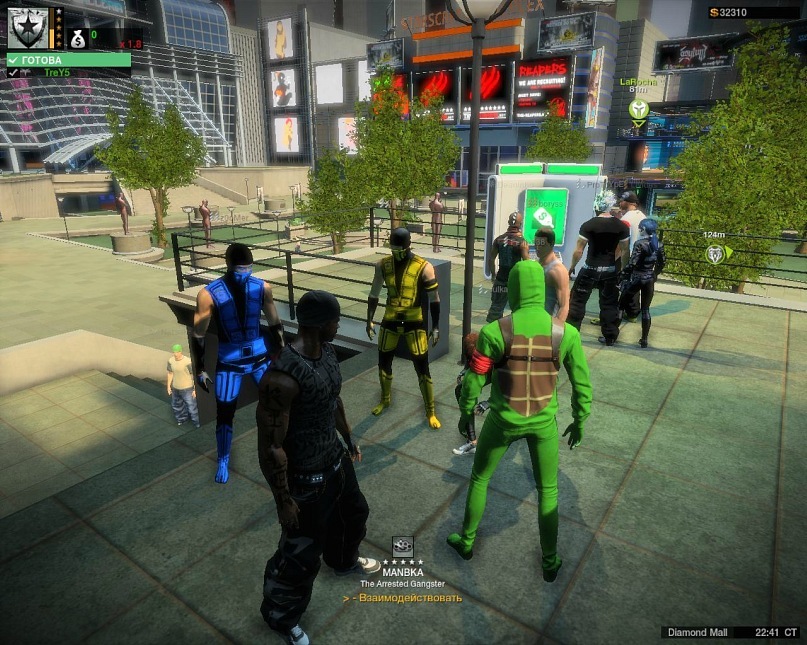Click the star shield faction badge

(x=28, y=27)
